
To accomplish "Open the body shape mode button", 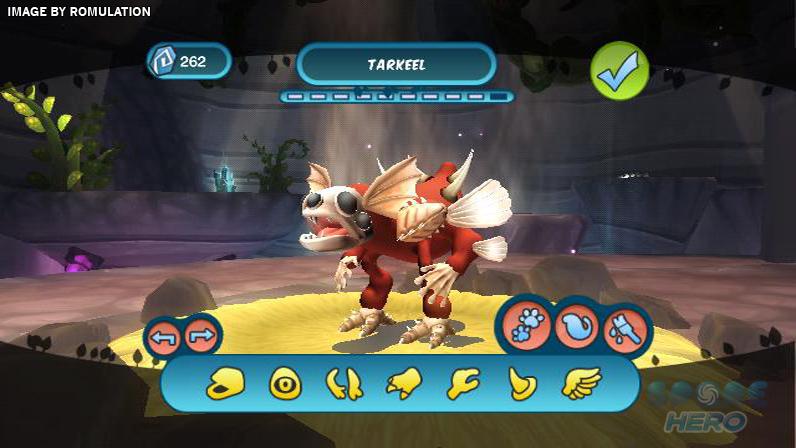I will [x=576, y=326].
